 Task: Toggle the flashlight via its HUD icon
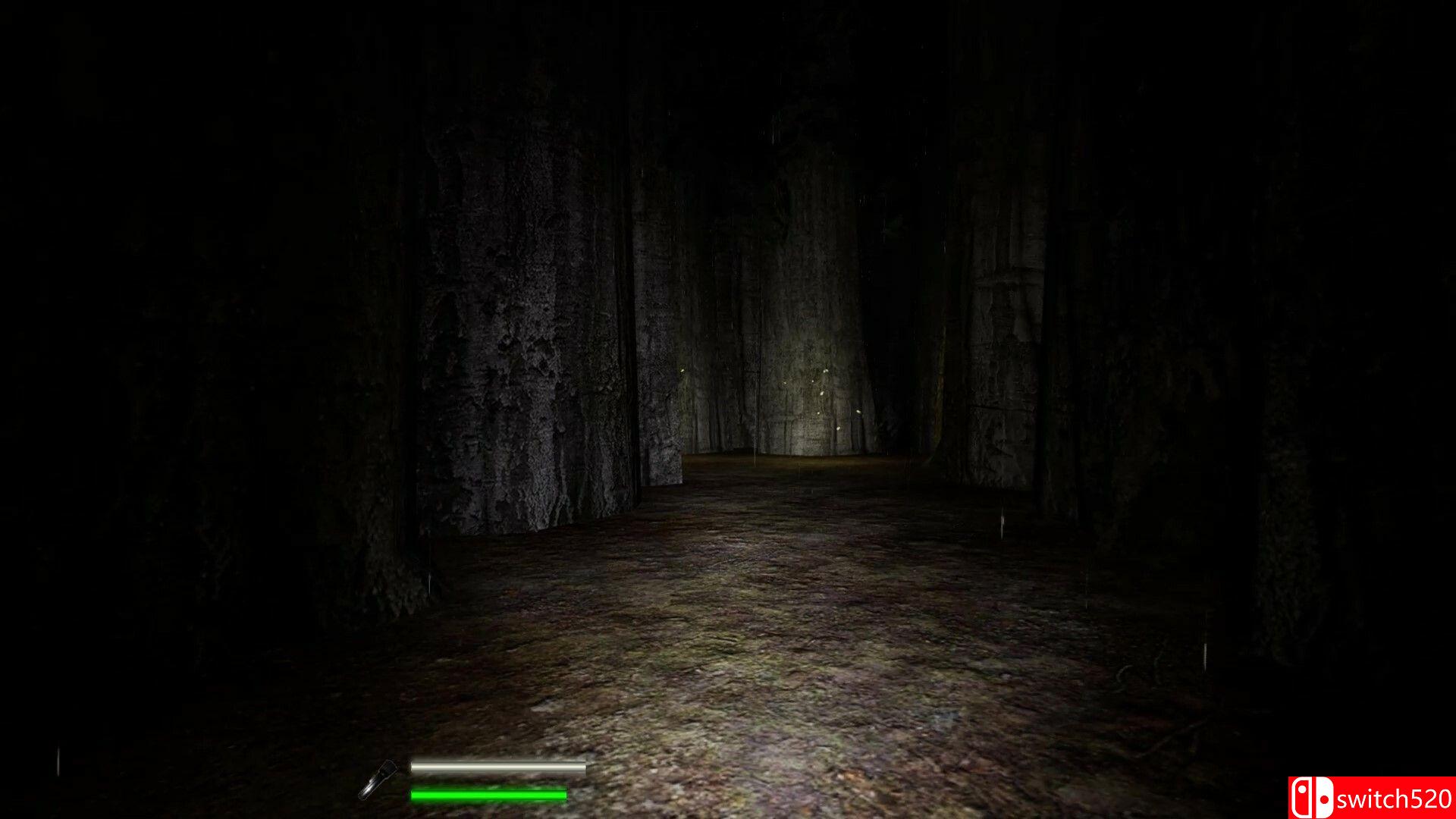(x=377, y=780)
